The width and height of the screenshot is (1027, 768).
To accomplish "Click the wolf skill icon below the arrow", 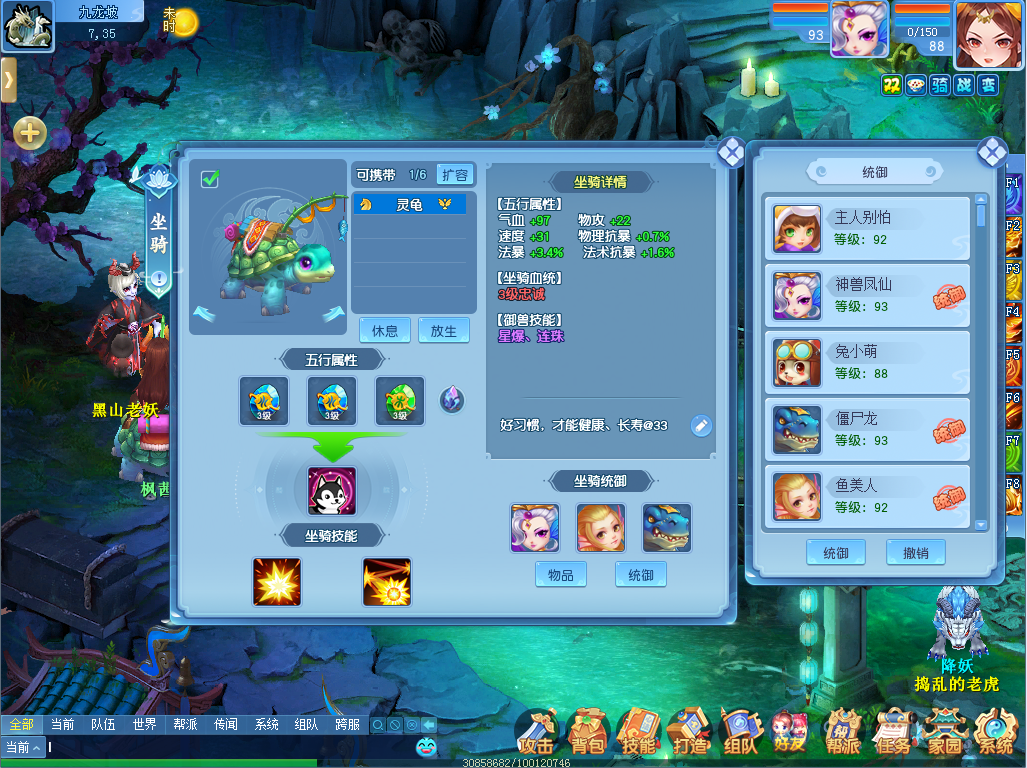I will pyautogui.click(x=332, y=491).
